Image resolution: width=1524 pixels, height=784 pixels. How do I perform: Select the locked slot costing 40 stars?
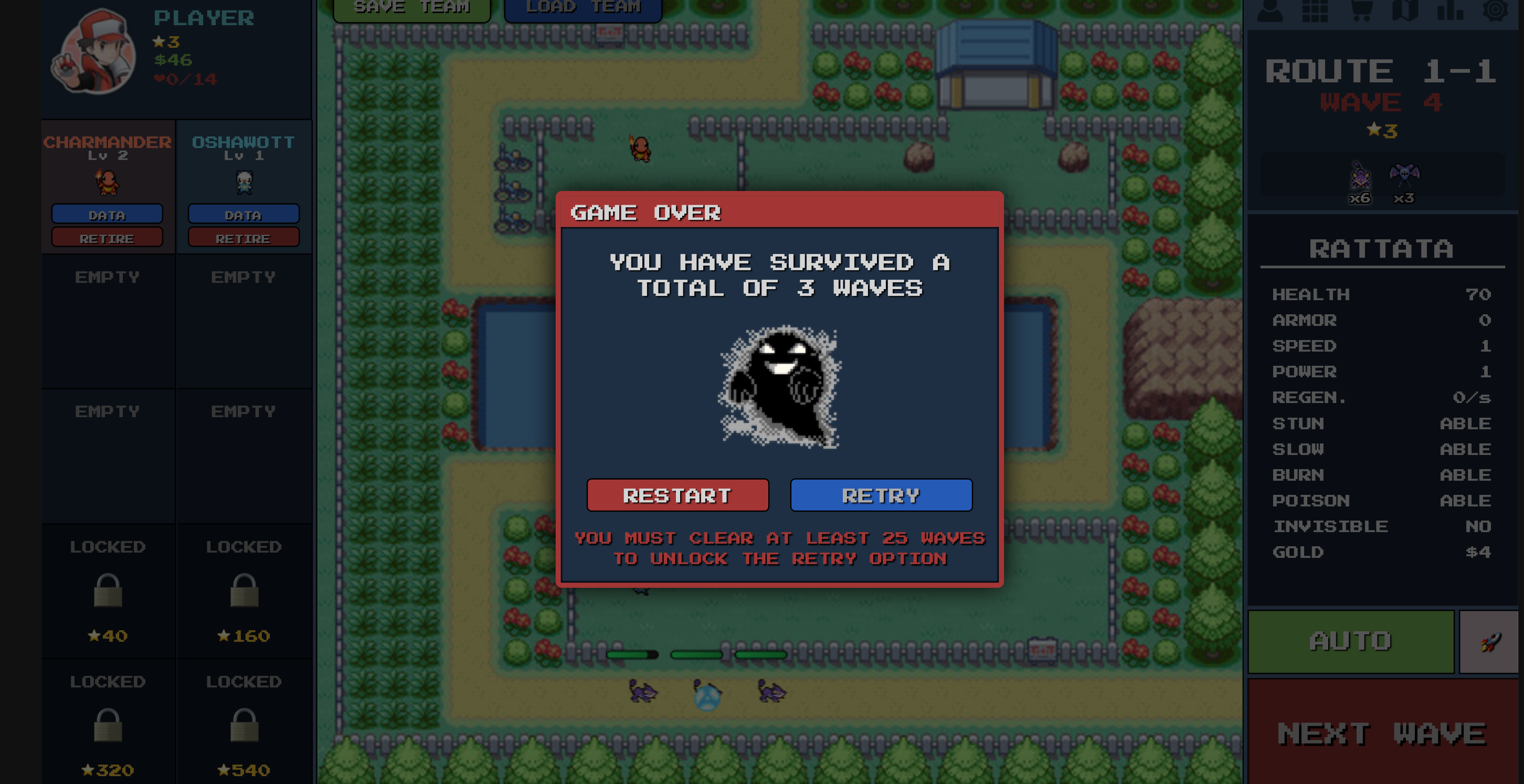click(108, 591)
